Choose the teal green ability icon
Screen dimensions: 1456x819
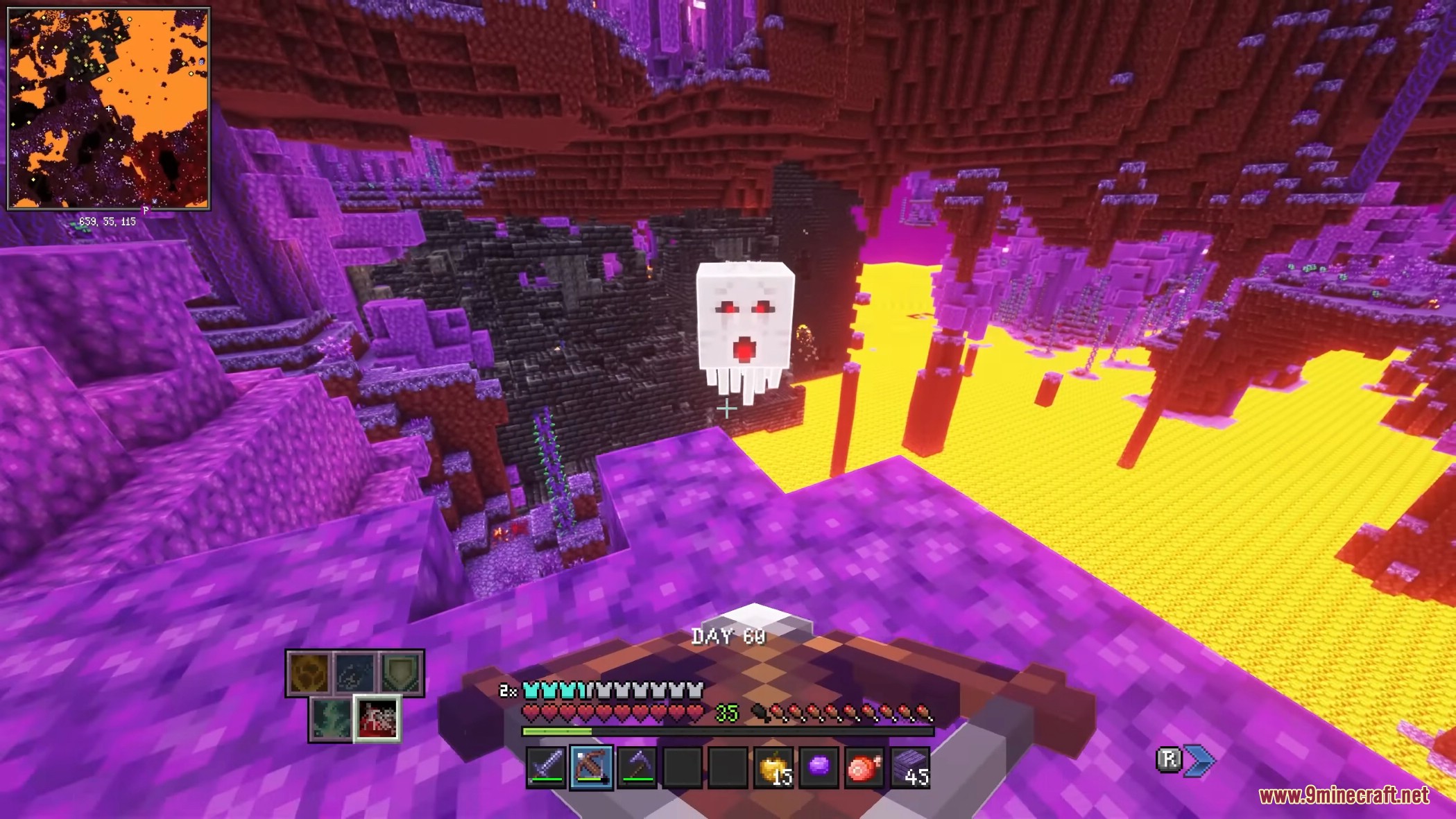pos(331,718)
